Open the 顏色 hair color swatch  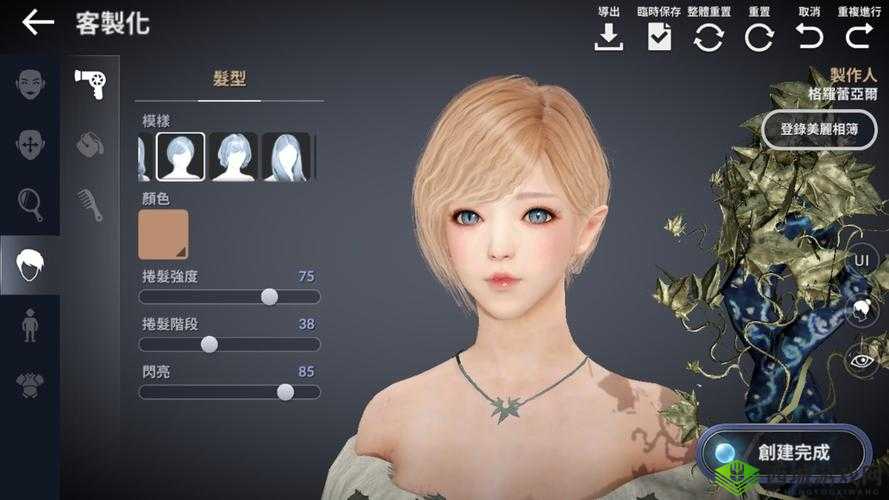pos(163,234)
